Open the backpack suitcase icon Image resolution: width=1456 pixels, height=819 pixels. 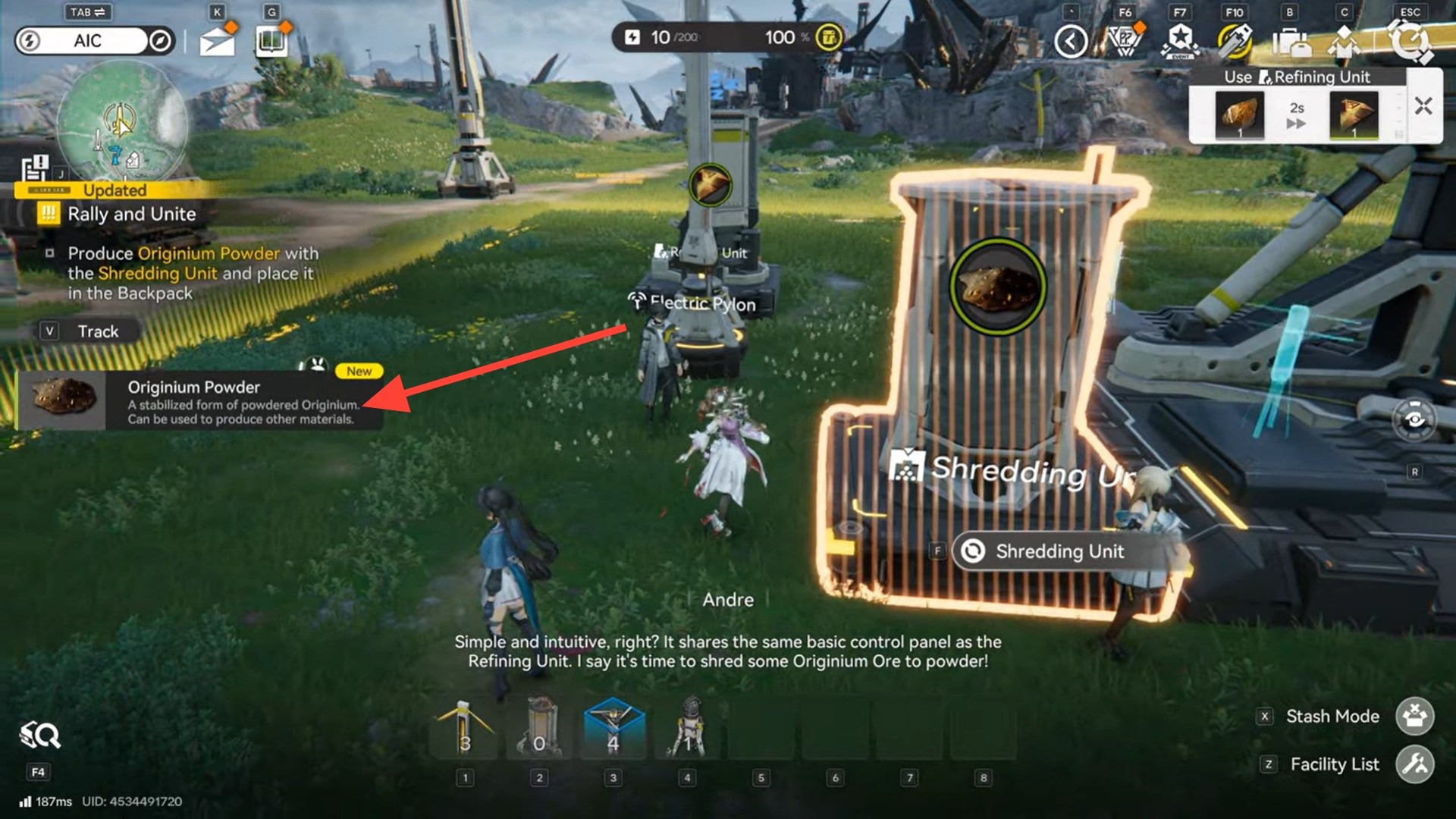click(1291, 42)
